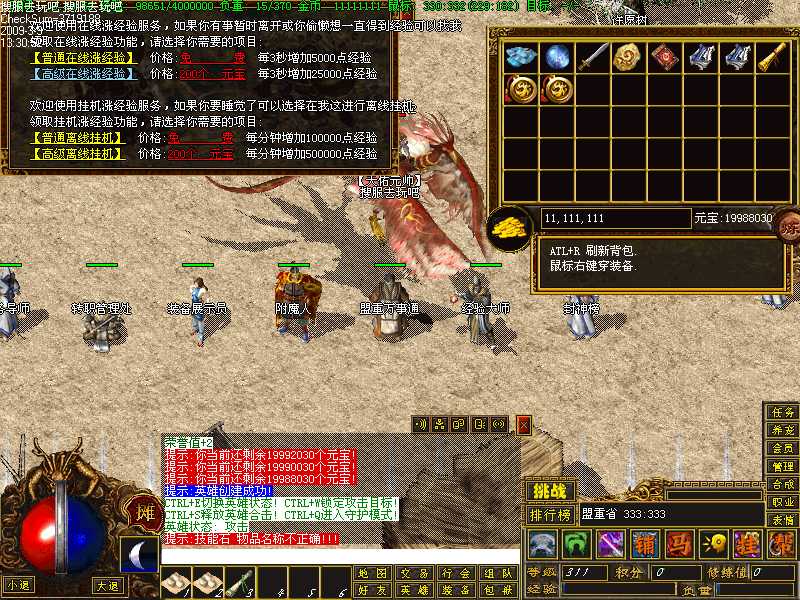Select the sword item in inventory
Screen dimensions: 800x600
click(594, 57)
